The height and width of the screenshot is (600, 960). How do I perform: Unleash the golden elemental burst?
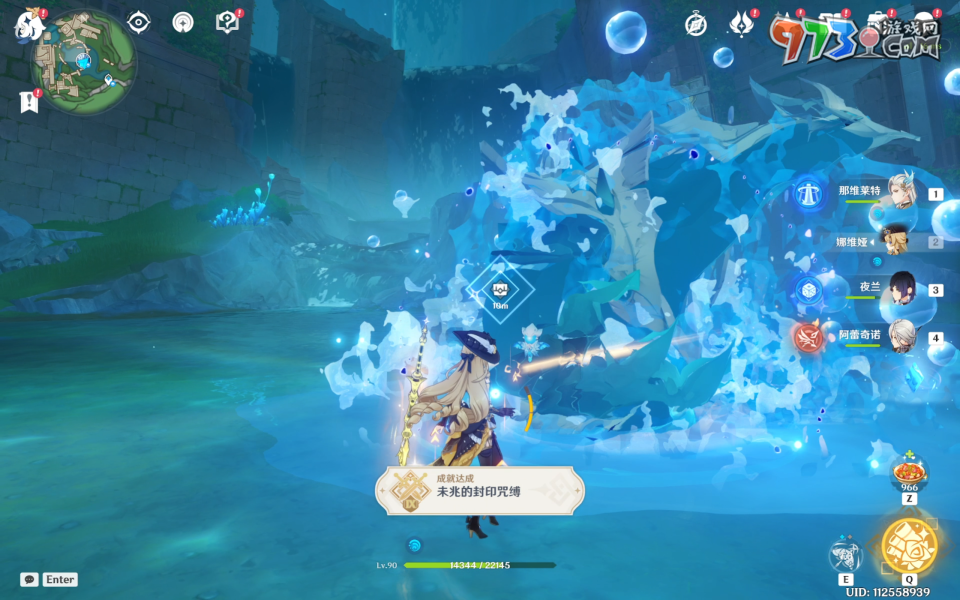coord(909,545)
